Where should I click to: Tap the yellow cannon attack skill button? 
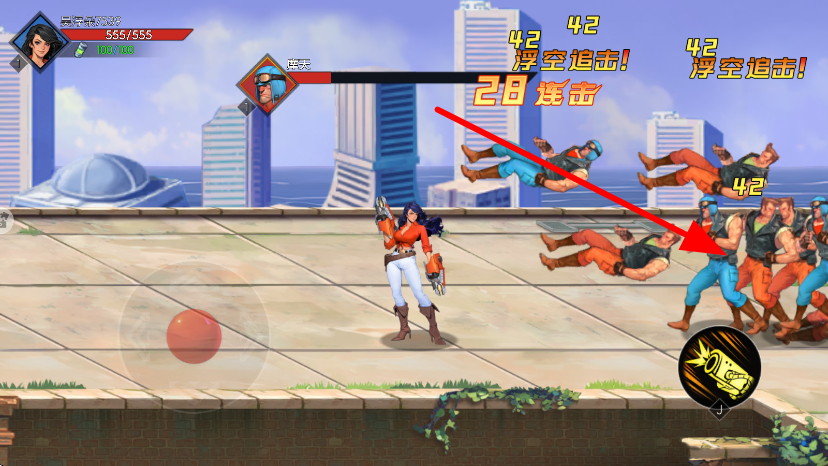[x=719, y=366]
